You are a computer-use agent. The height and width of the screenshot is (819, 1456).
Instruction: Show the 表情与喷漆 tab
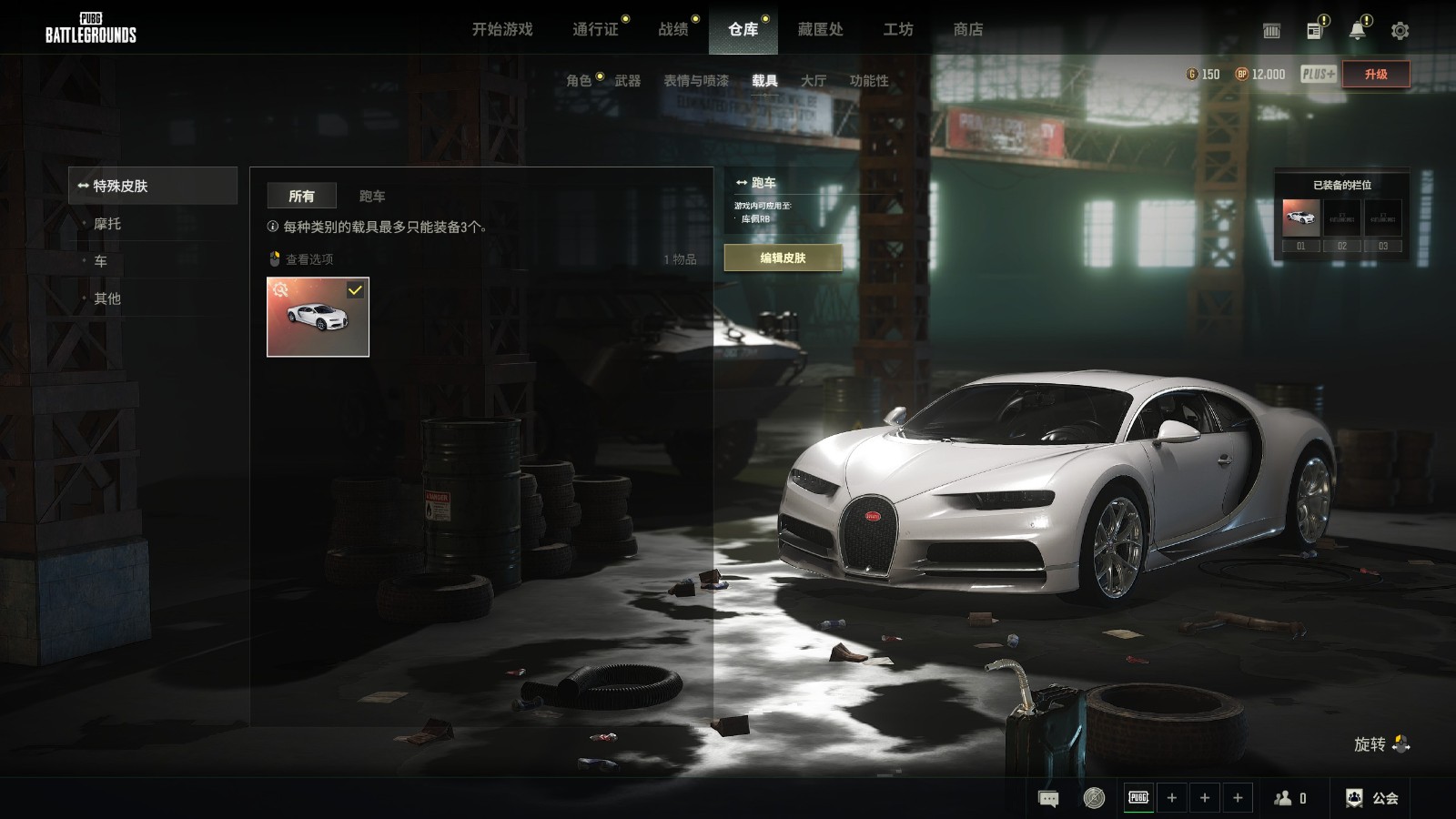(695, 80)
